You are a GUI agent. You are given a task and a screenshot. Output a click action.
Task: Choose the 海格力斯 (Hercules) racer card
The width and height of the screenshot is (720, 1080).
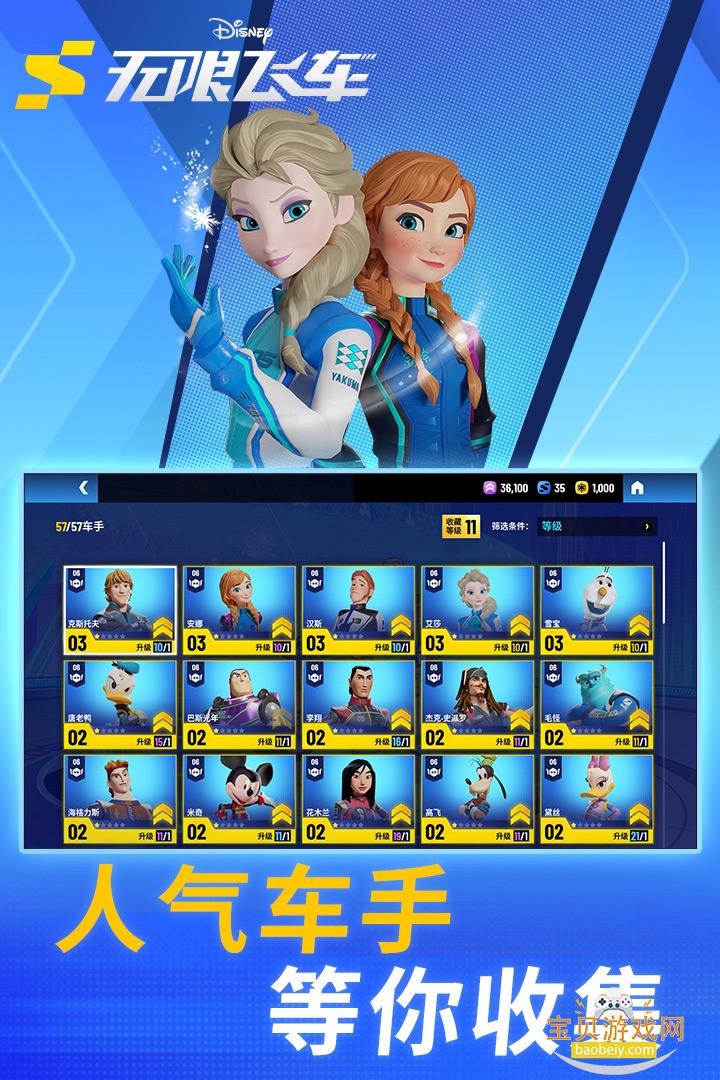(120, 798)
